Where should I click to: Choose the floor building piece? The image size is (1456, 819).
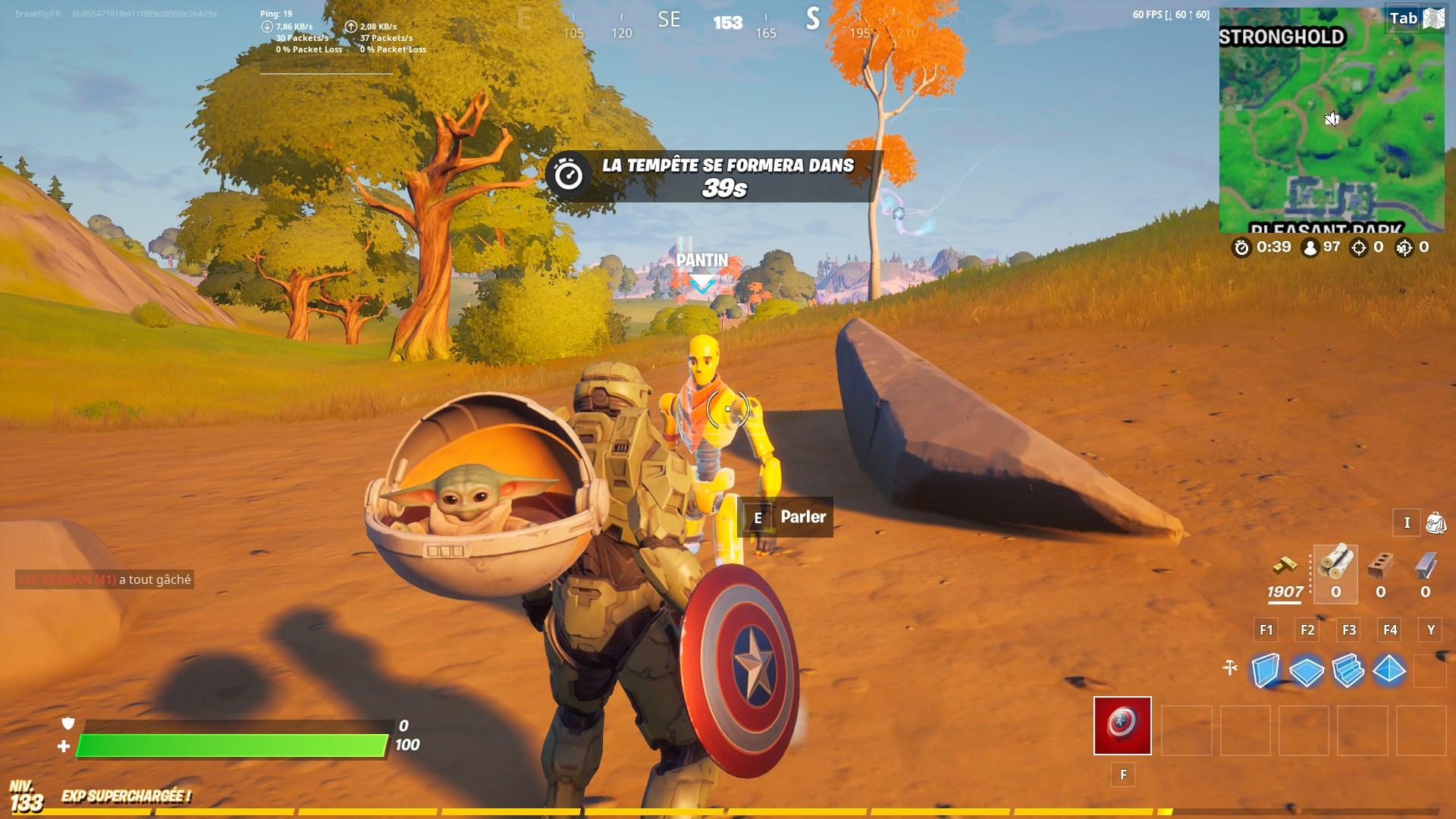click(x=1307, y=670)
